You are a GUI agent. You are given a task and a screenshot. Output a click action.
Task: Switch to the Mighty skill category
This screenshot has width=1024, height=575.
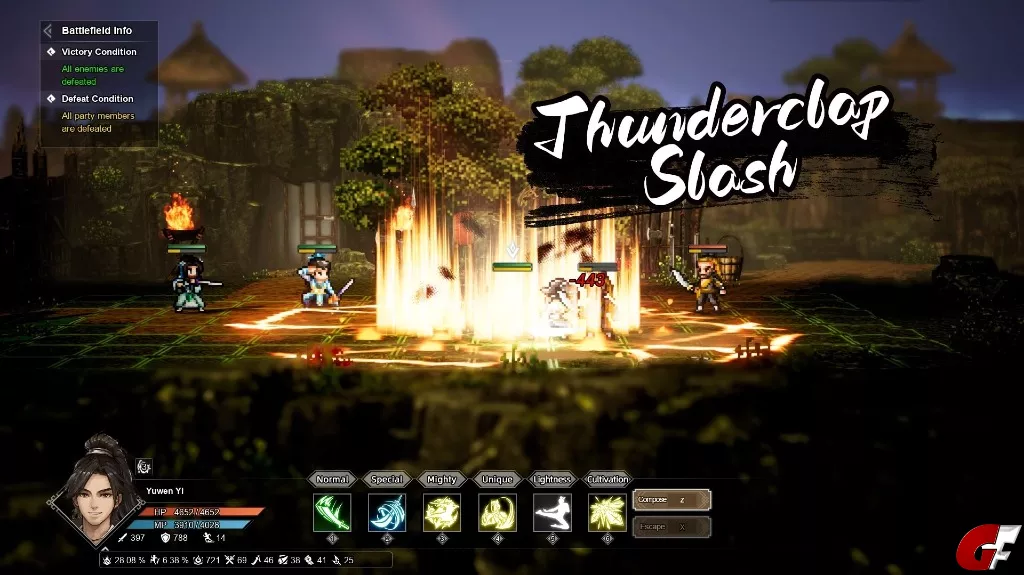(x=442, y=480)
